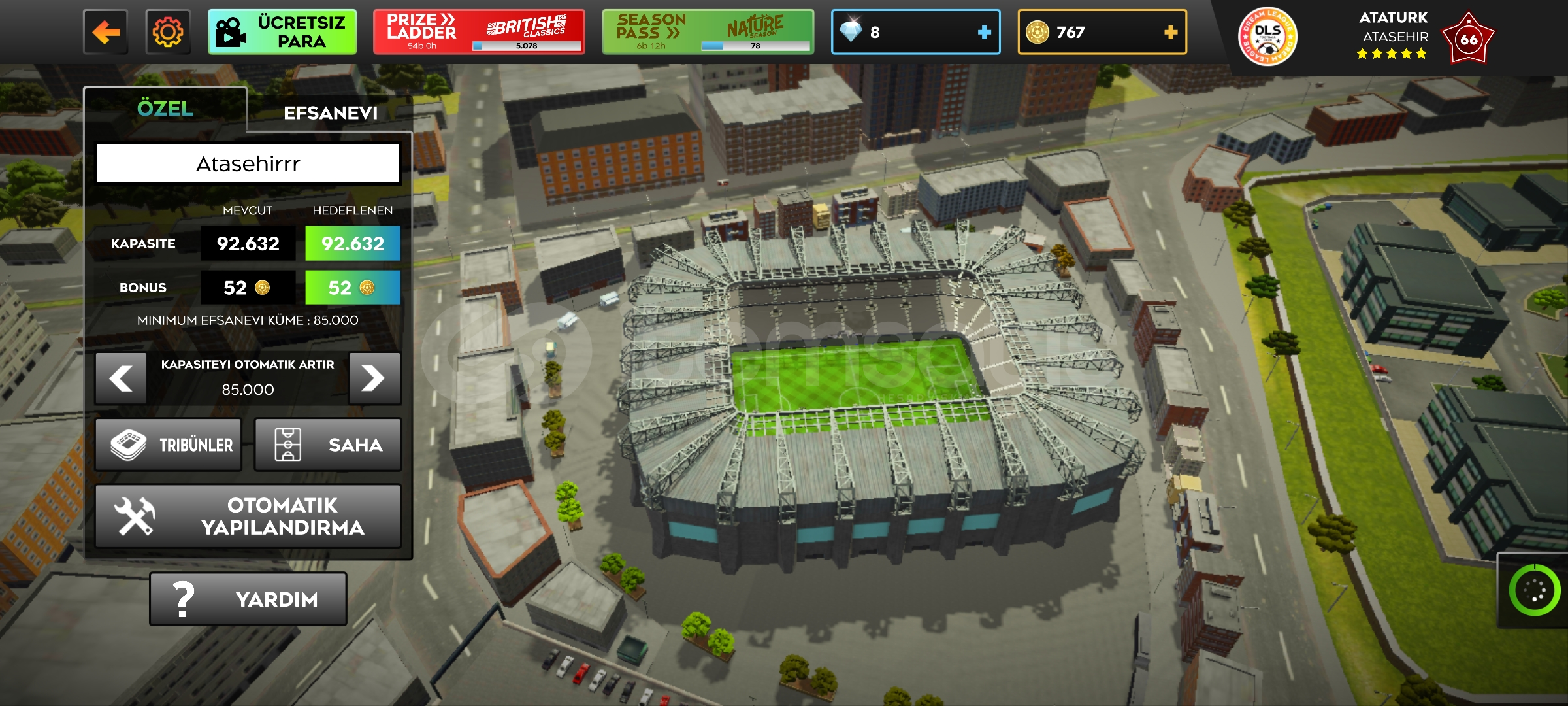Open the Yardım help screen

pos(248,599)
